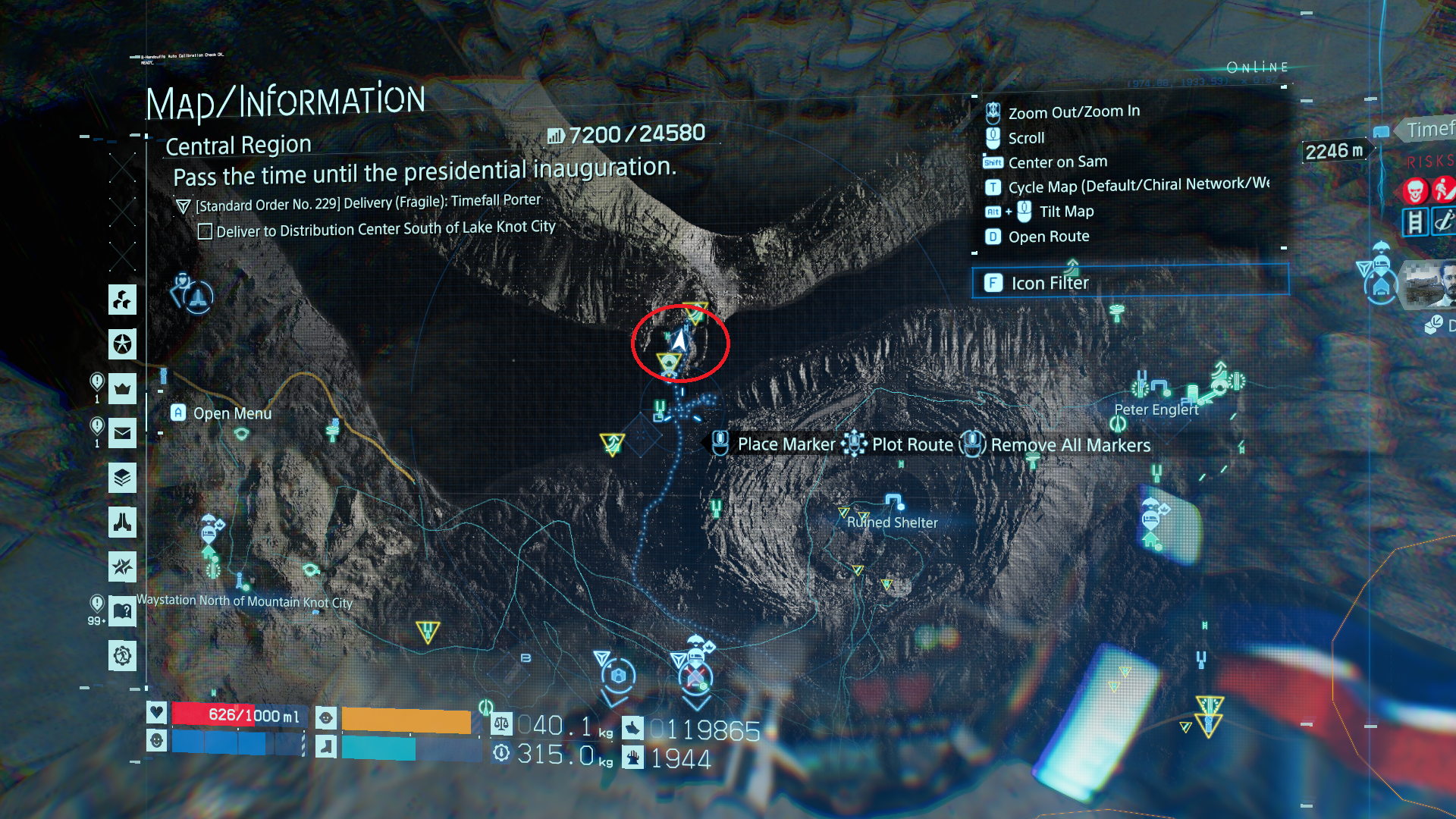Open the Tips book with question mark
Screen dimensions: 1456x819
click(x=122, y=611)
